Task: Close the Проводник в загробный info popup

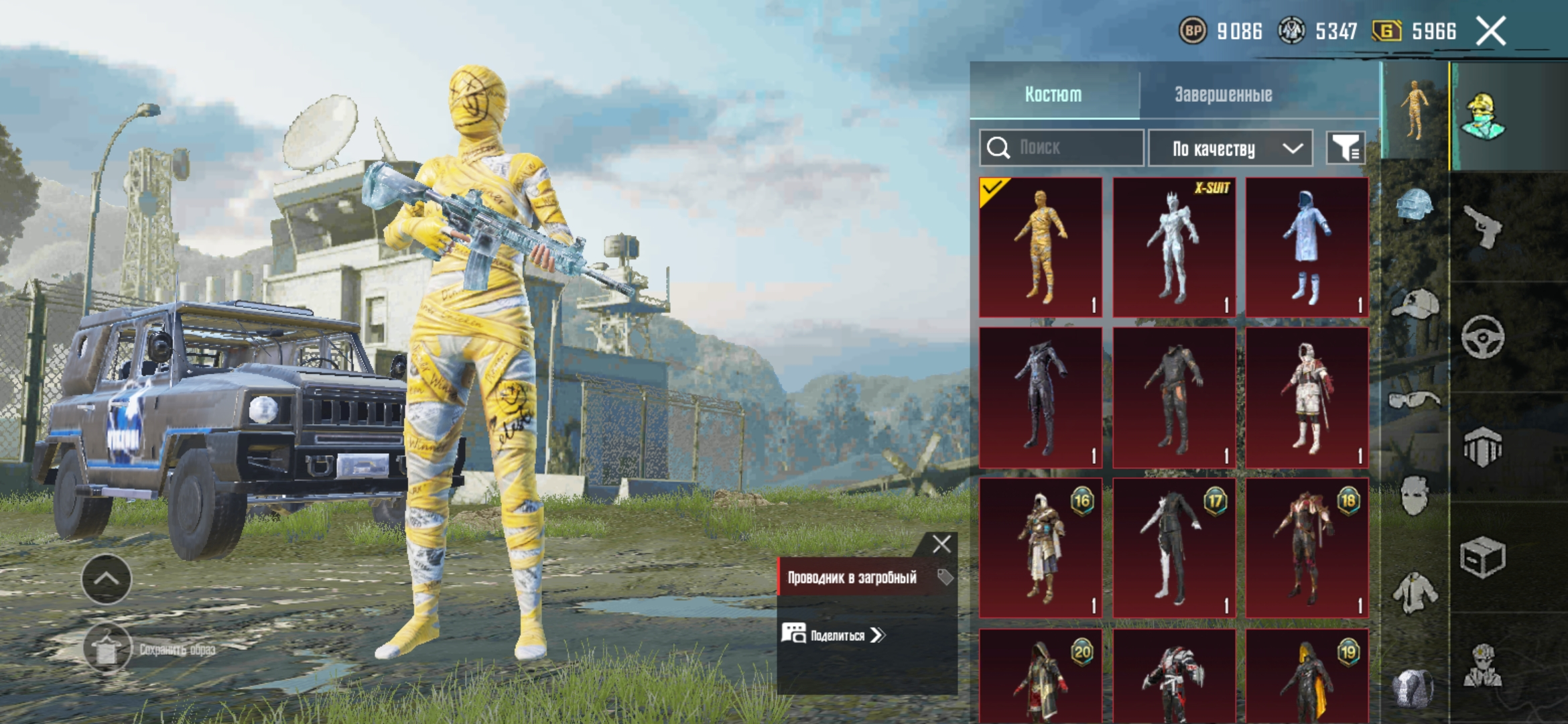Action: 941,544
